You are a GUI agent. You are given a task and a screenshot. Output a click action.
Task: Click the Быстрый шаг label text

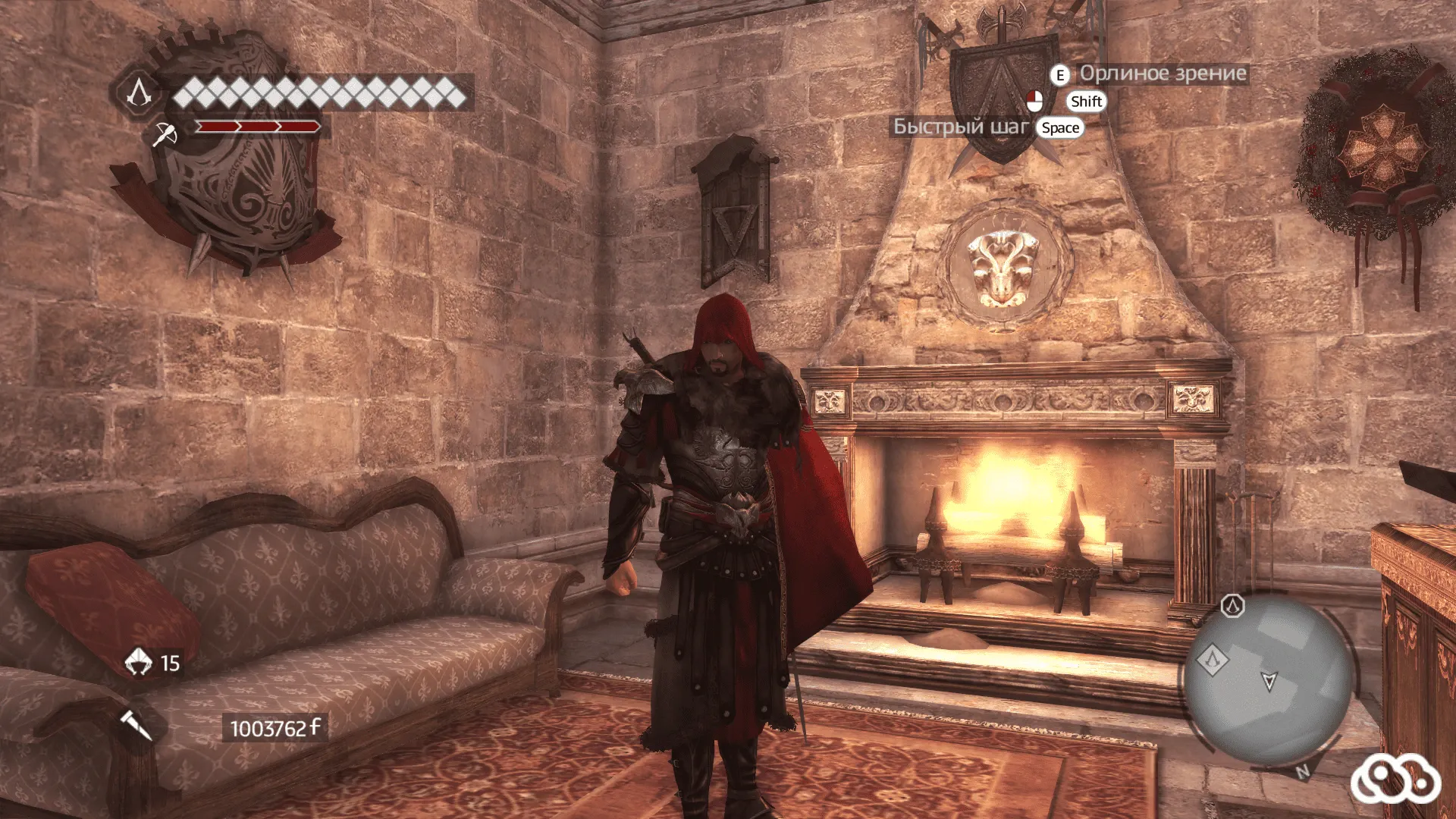962,127
